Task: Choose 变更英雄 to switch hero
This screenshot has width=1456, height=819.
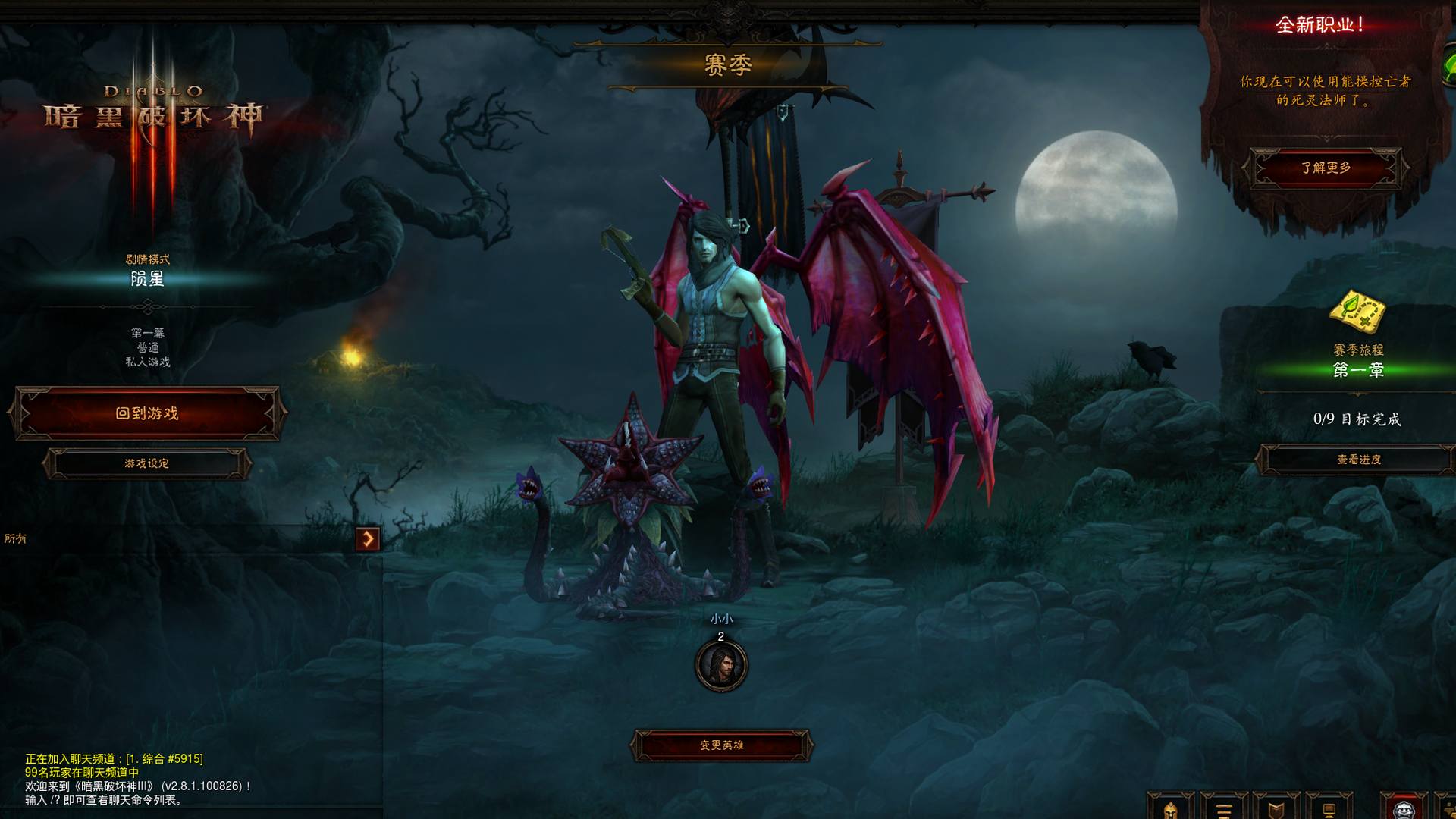Action: (721, 745)
